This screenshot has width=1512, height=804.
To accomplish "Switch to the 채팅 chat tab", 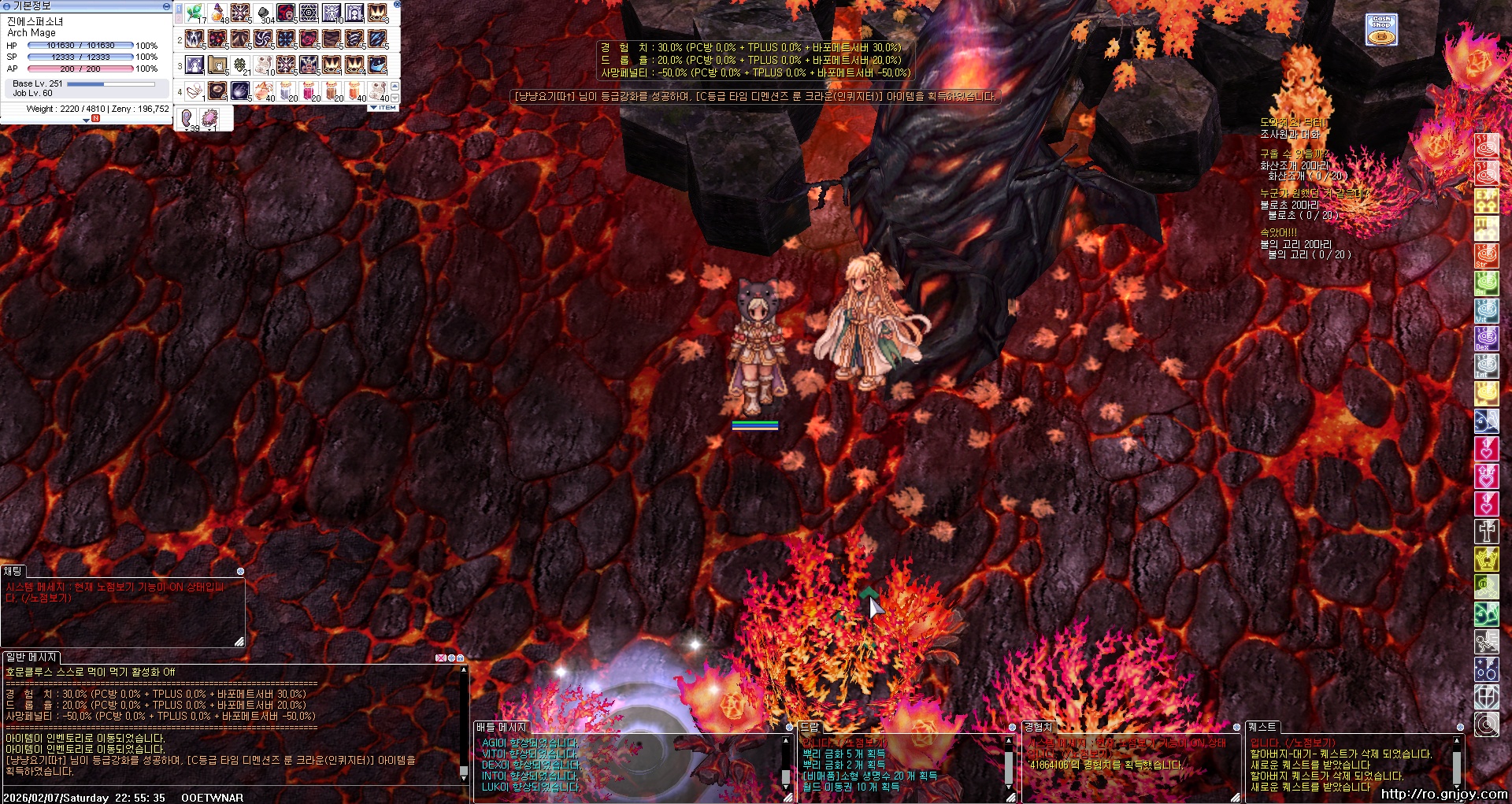I will click(13, 571).
